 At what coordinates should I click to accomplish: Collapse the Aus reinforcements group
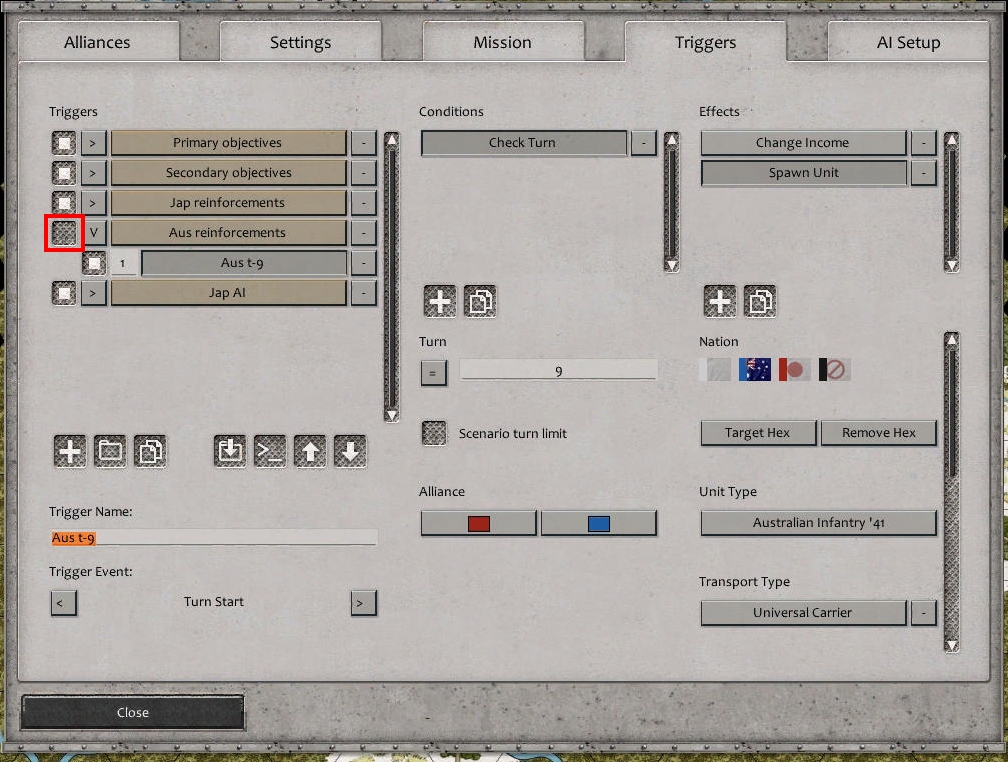tap(94, 233)
